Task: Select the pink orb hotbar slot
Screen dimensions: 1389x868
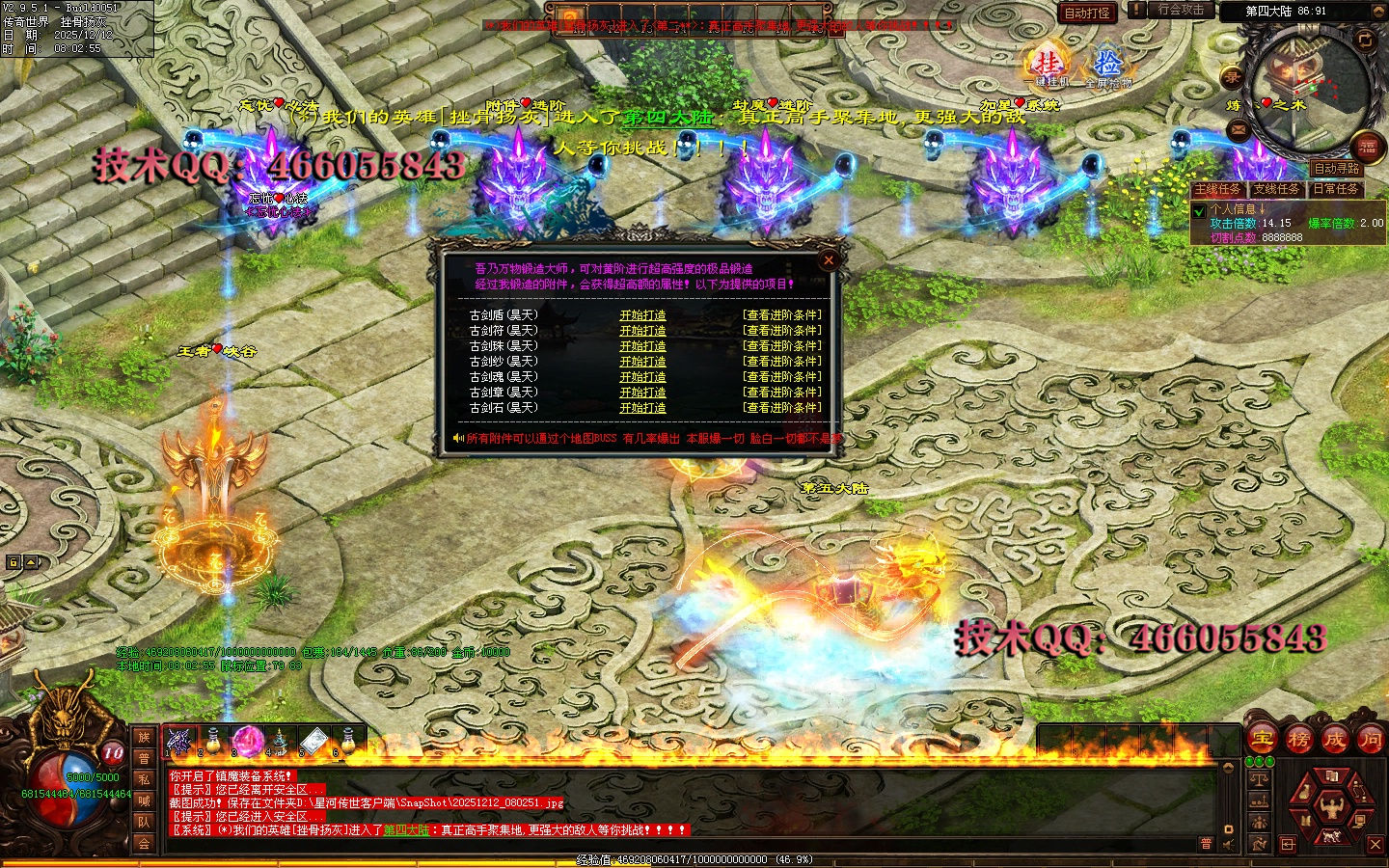Action: (x=247, y=741)
